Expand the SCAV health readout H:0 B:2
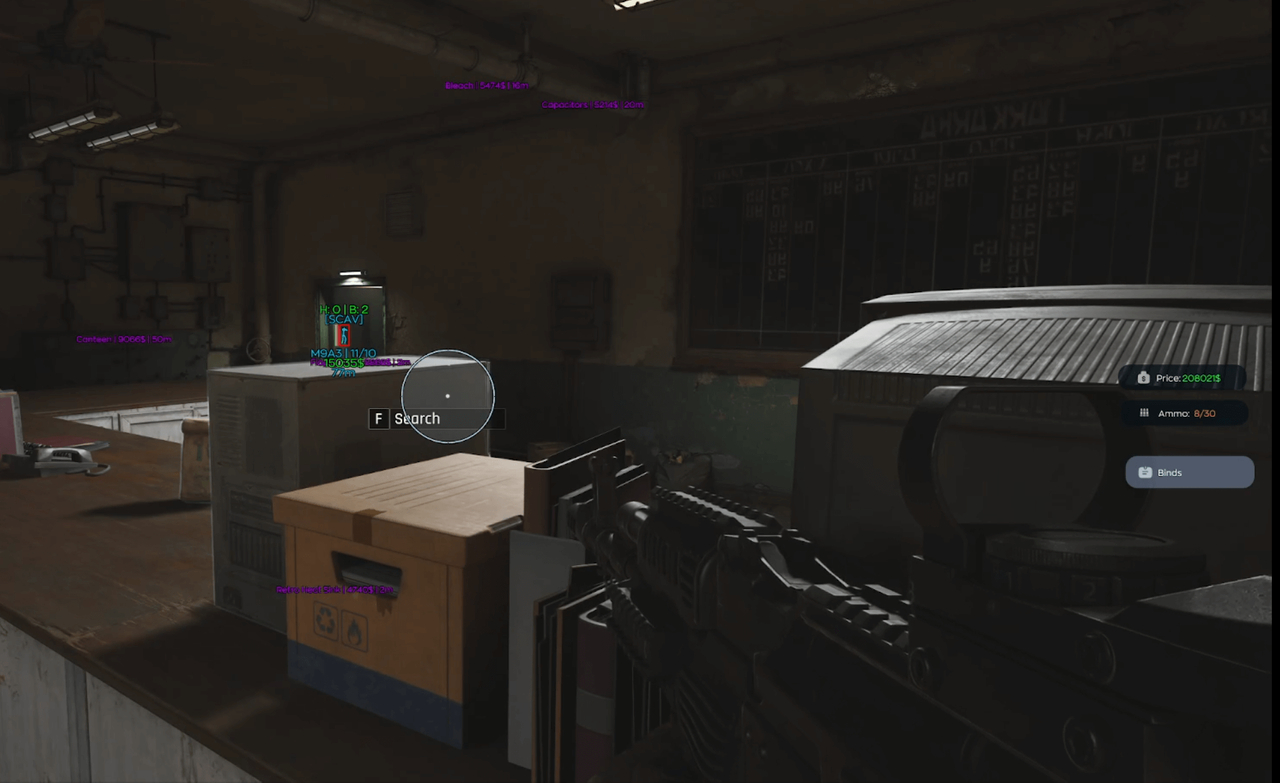This screenshot has width=1280, height=783. tap(344, 309)
